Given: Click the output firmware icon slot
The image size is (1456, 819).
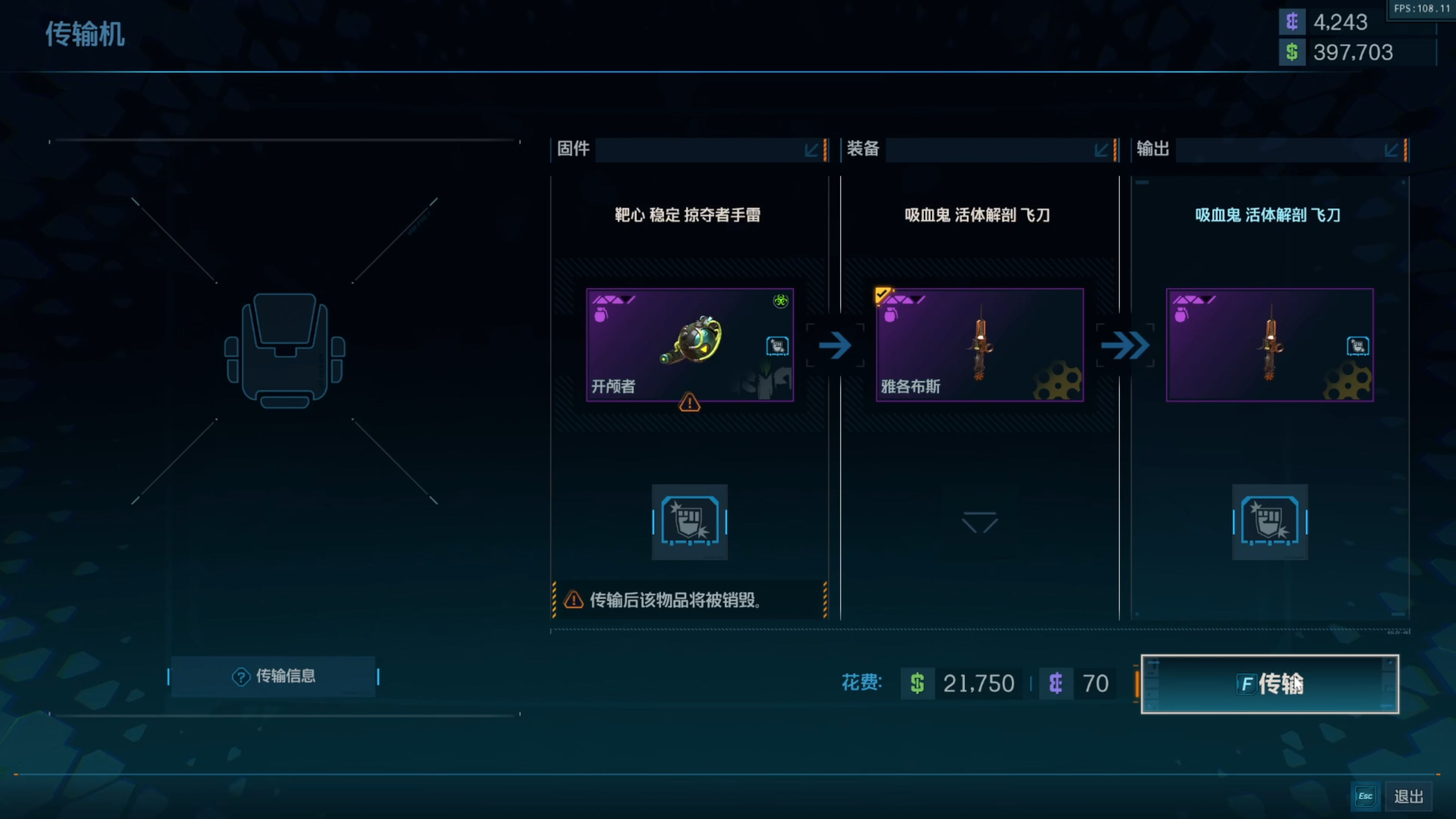Looking at the screenshot, I should point(1269,521).
